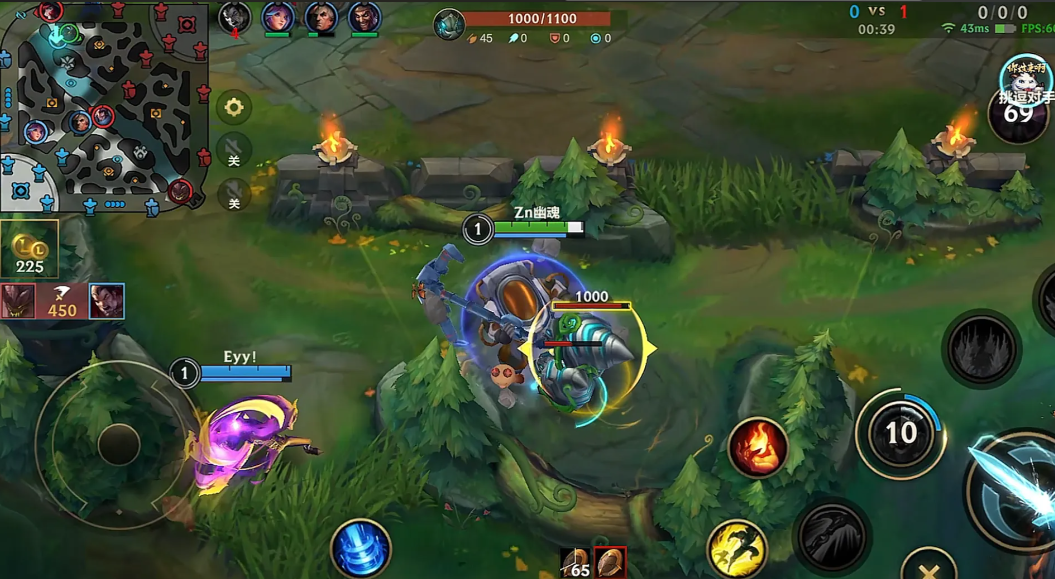The height and width of the screenshot is (579, 1055).
Task: Tap the movement joystick center
Action: 118,444
